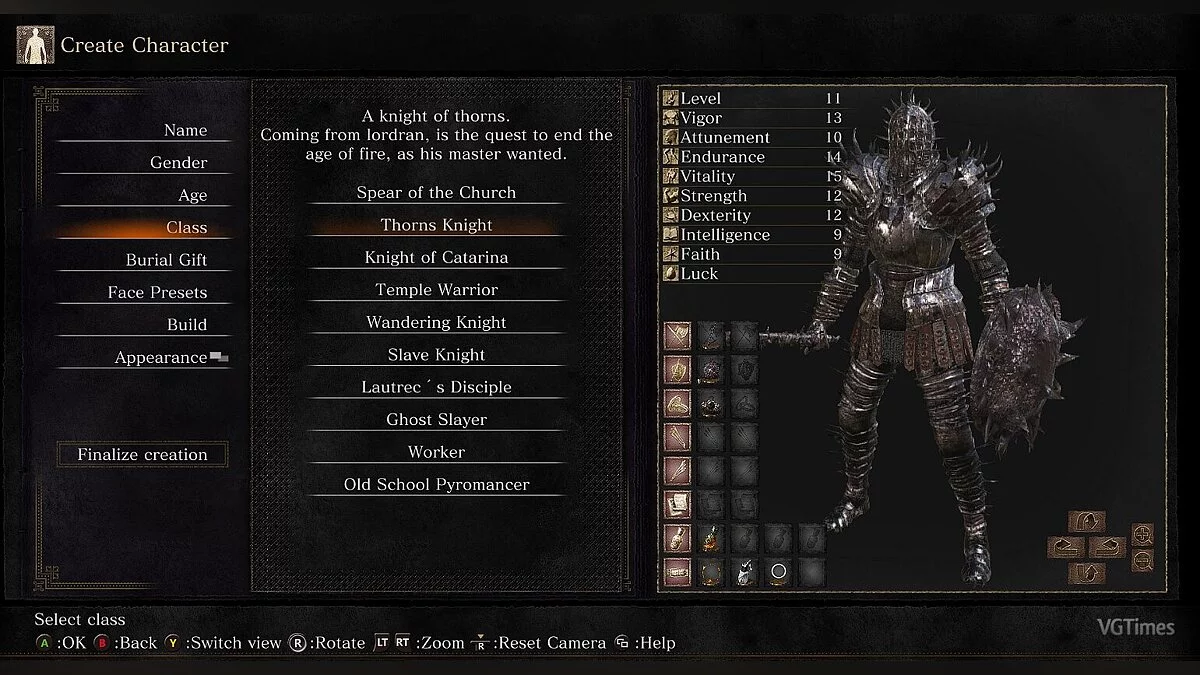Open Face Presets
The image size is (1200, 675).
pyautogui.click(x=157, y=292)
